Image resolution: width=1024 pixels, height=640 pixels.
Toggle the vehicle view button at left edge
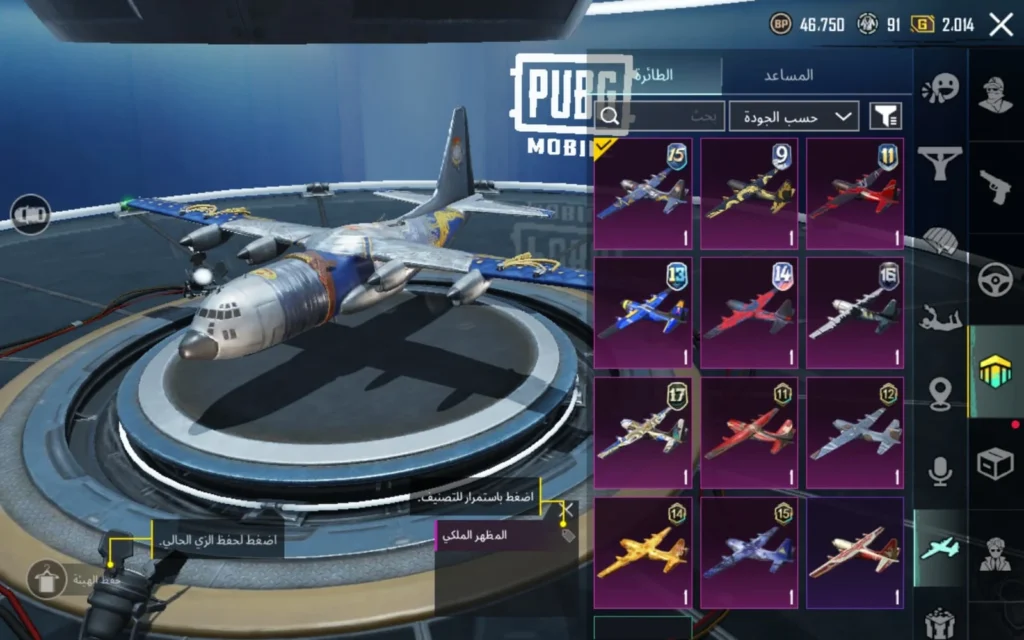(x=31, y=214)
